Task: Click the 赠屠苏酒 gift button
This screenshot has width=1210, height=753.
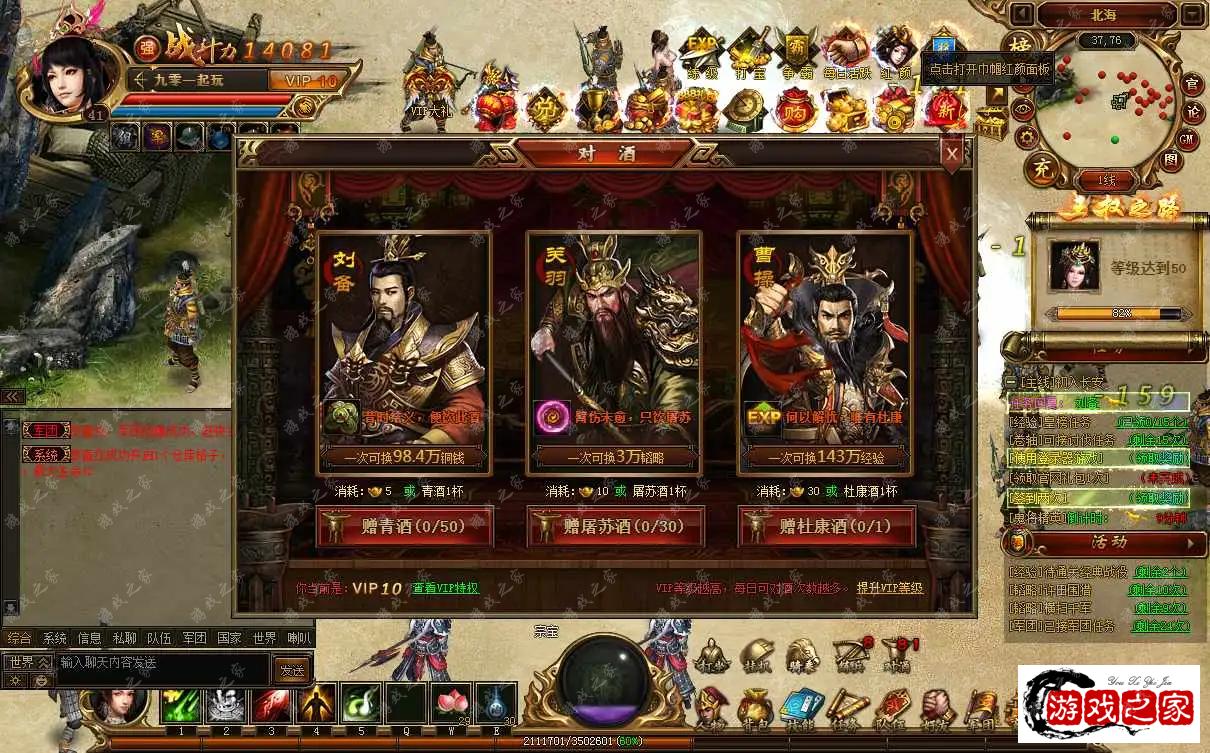Action: click(615, 526)
